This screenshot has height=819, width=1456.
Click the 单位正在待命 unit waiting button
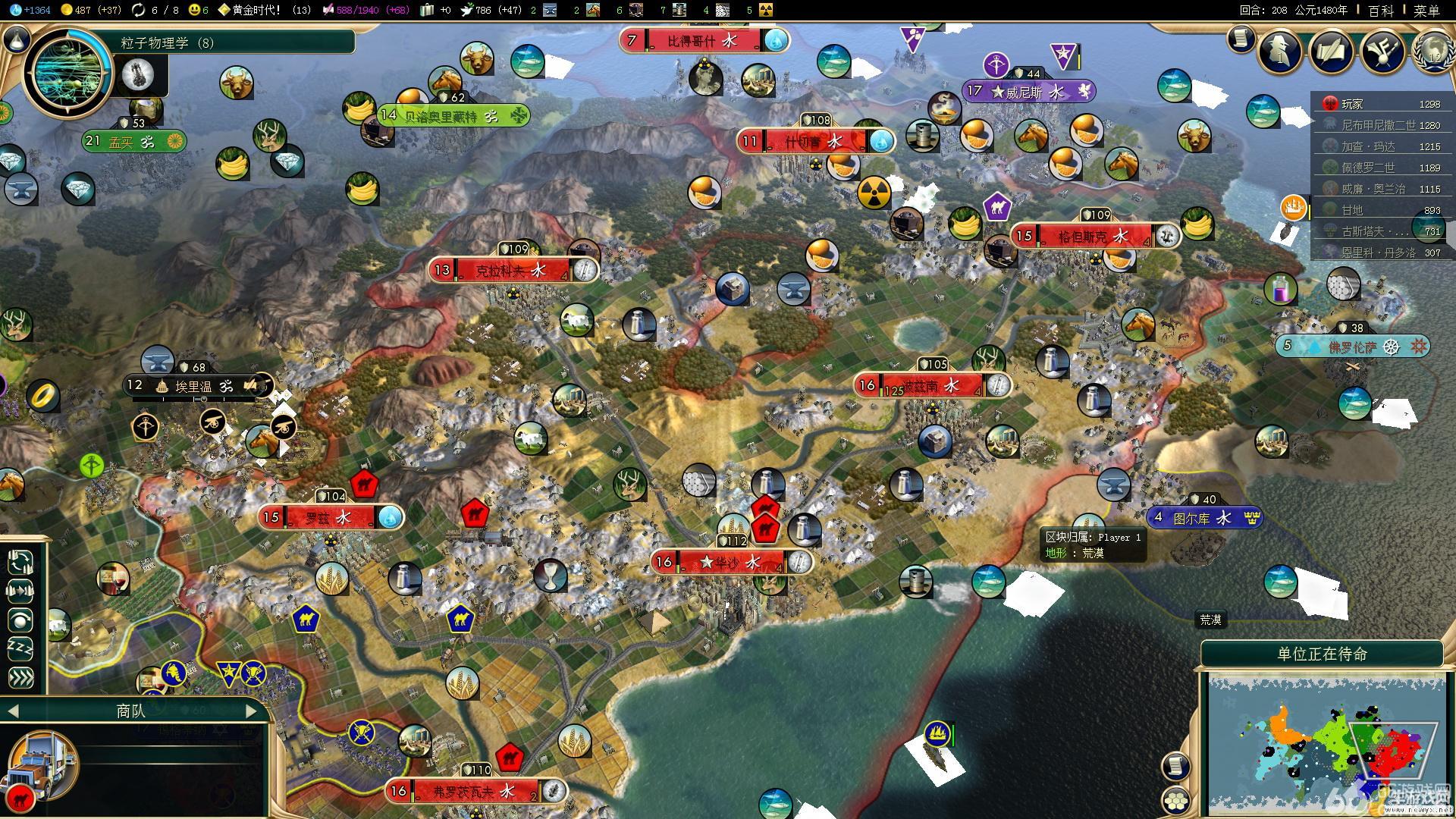point(1322,654)
